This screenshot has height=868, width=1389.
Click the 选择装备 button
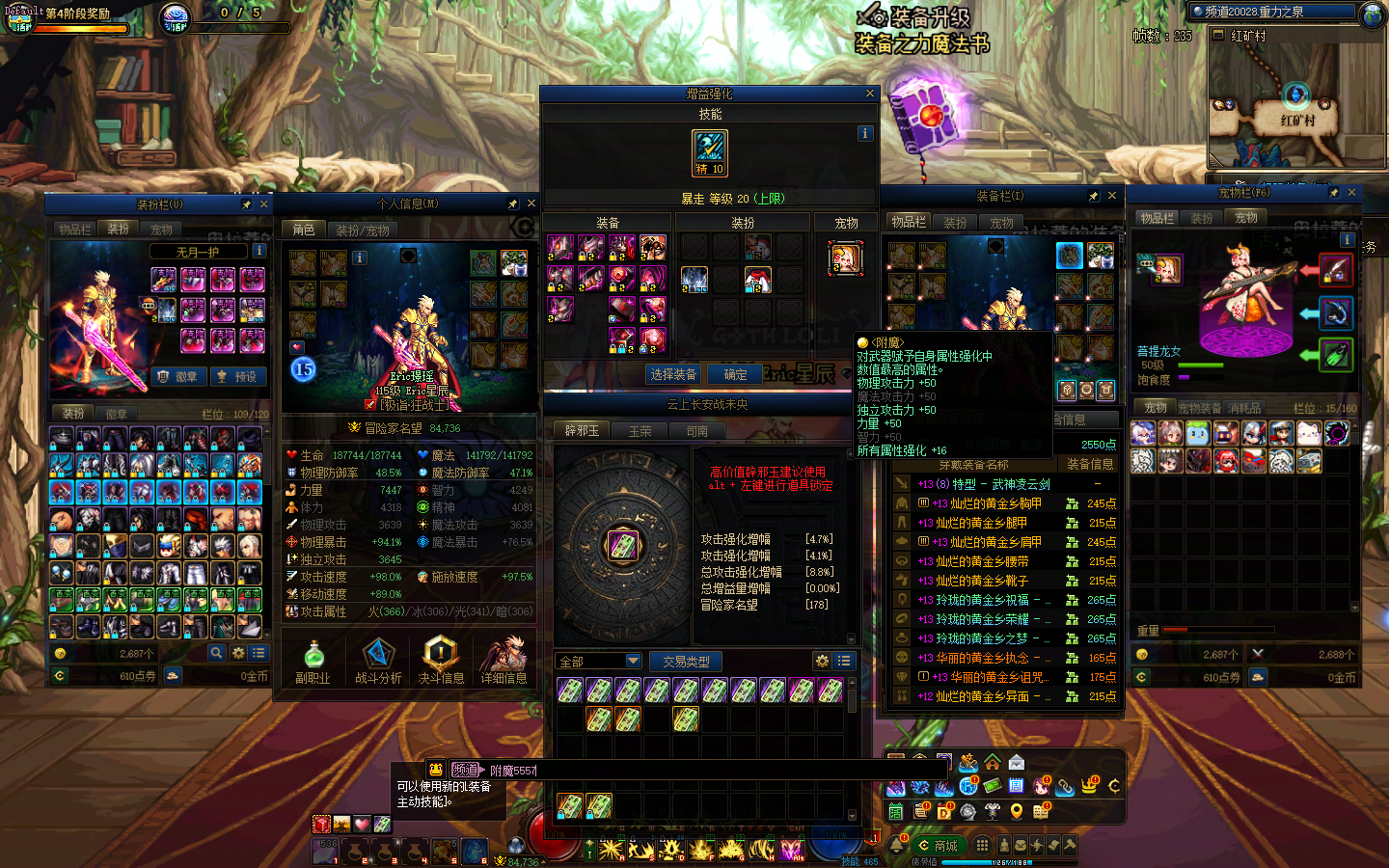coord(672,374)
